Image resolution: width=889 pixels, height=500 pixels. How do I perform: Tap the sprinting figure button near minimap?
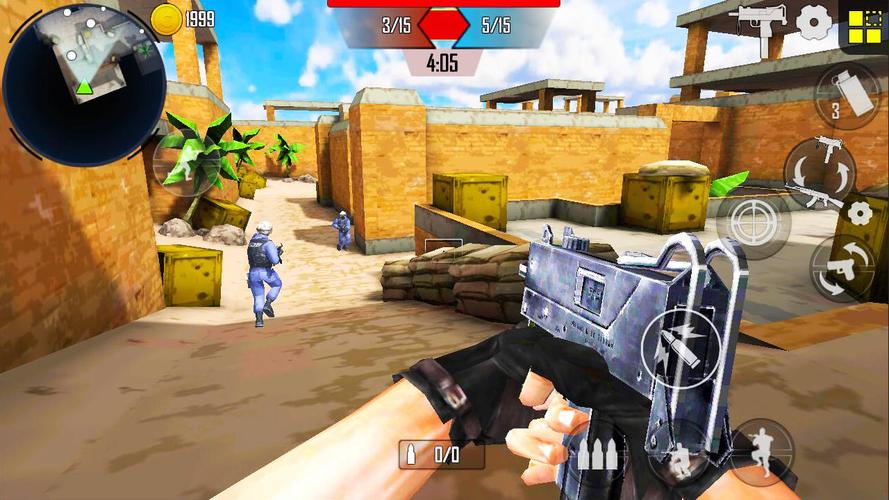pyautogui.click(x=187, y=163)
